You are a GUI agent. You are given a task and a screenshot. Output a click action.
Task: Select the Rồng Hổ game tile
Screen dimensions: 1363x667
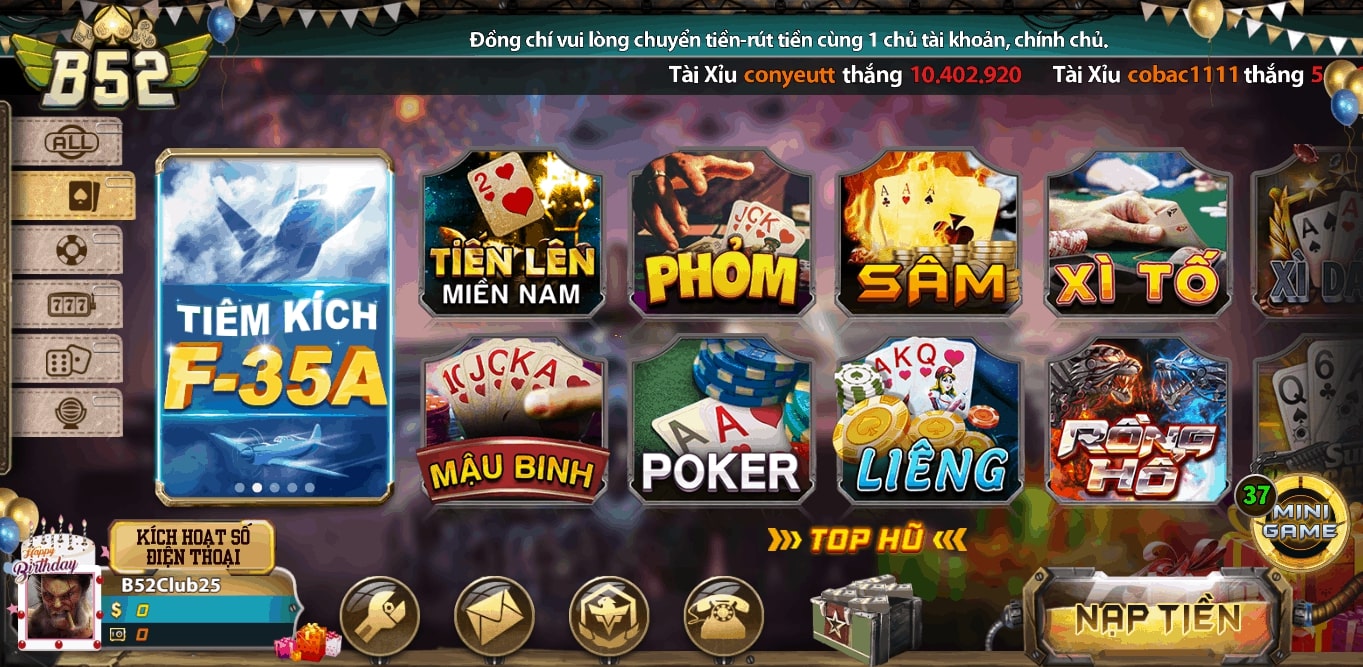[1138, 420]
